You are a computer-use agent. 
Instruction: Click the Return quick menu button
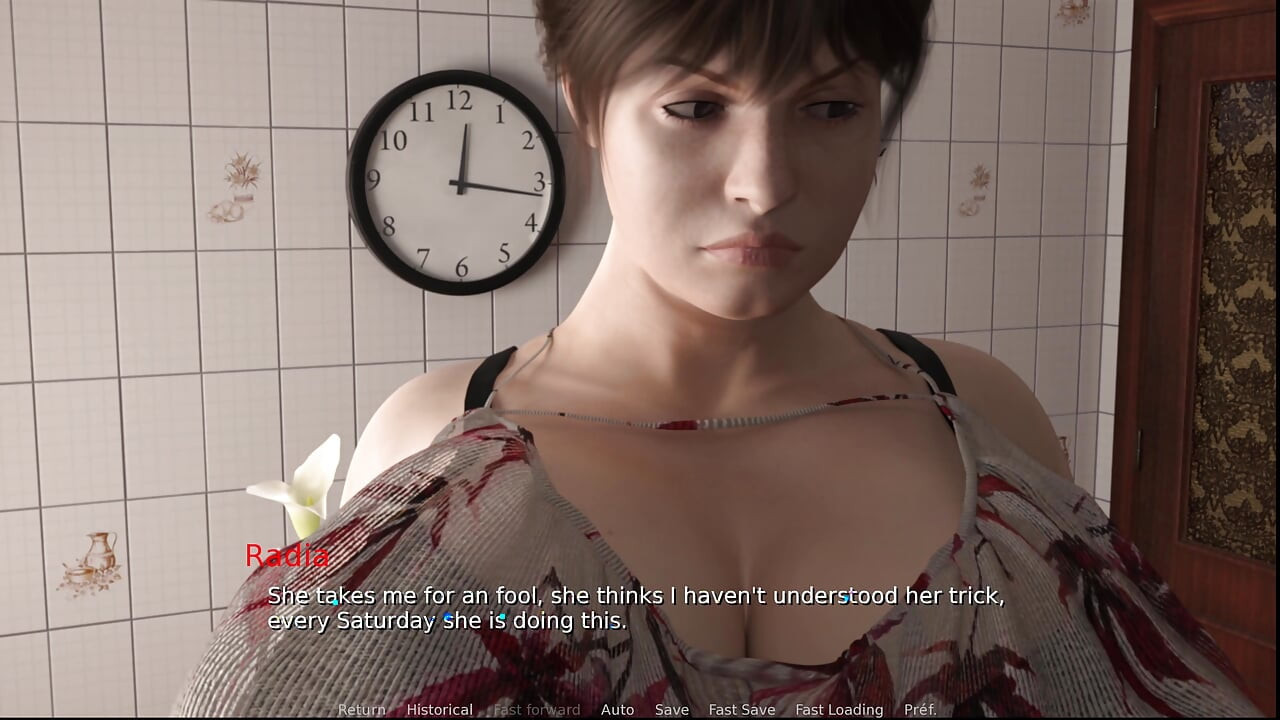361,709
